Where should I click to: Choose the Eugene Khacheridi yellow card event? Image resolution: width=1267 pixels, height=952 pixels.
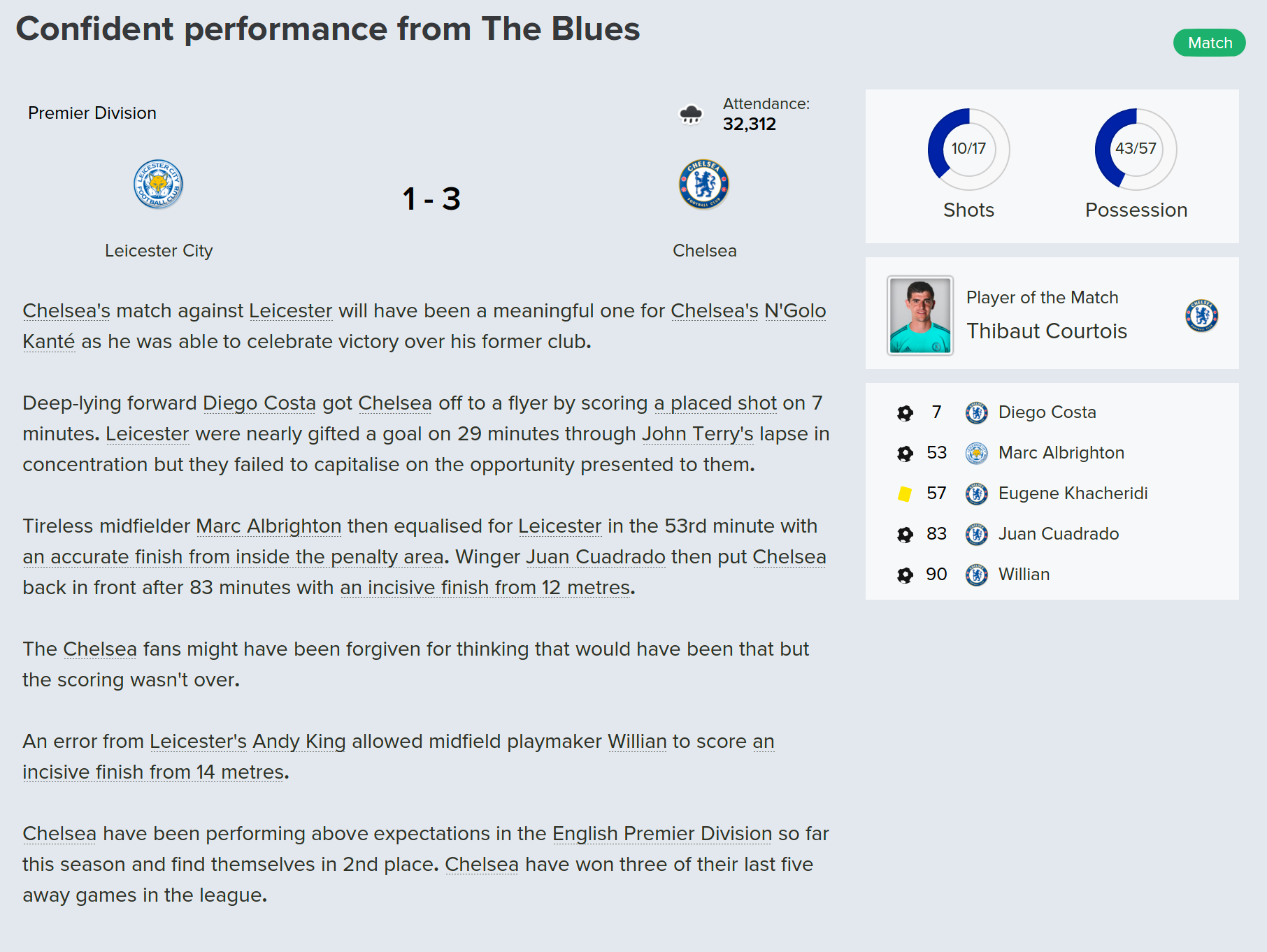pyautogui.click(x=1073, y=493)
